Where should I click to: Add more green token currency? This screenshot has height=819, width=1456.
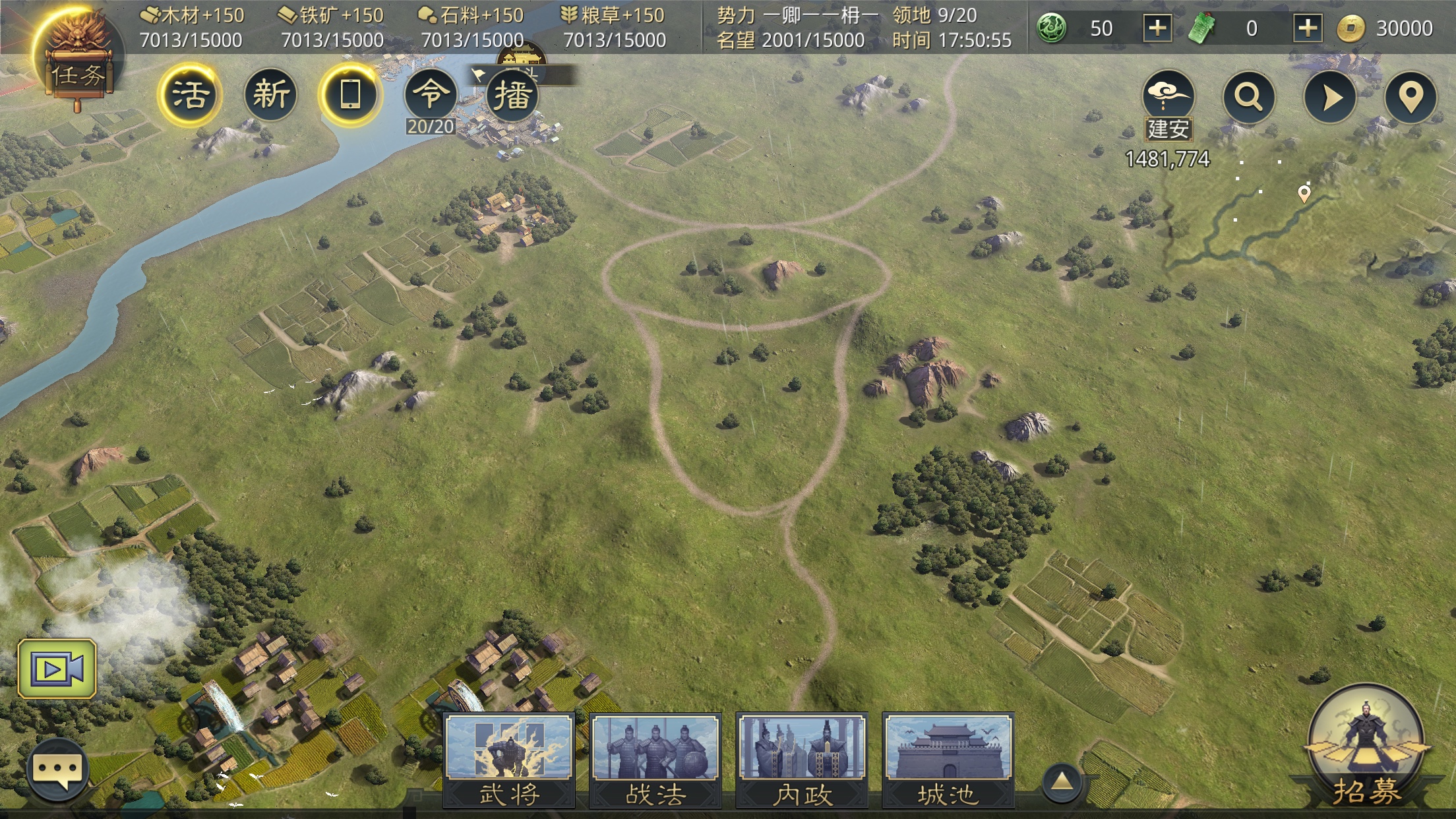1308,28
